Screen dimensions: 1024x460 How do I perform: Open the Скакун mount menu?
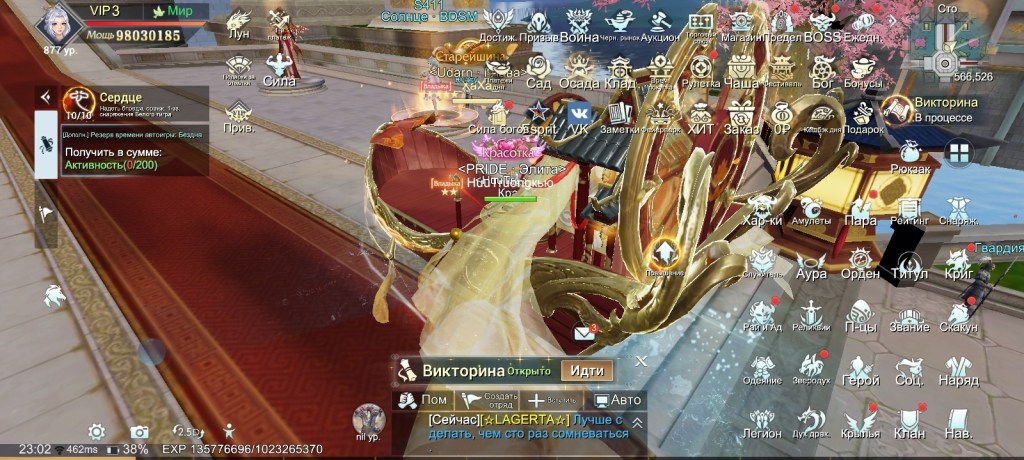tap(958, 315)
